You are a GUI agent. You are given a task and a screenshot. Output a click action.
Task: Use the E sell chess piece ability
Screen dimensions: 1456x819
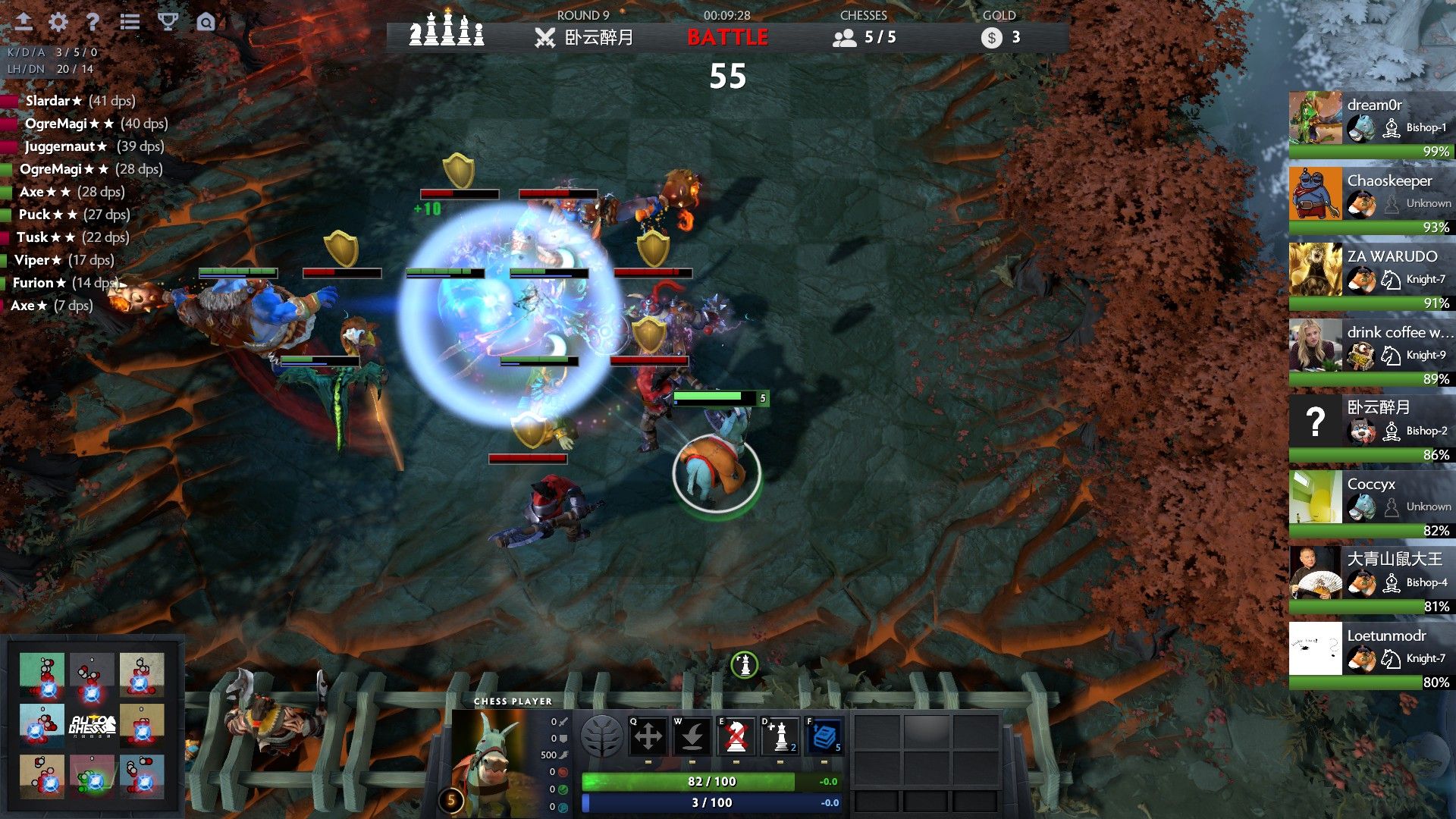click(x=736, y=735)
